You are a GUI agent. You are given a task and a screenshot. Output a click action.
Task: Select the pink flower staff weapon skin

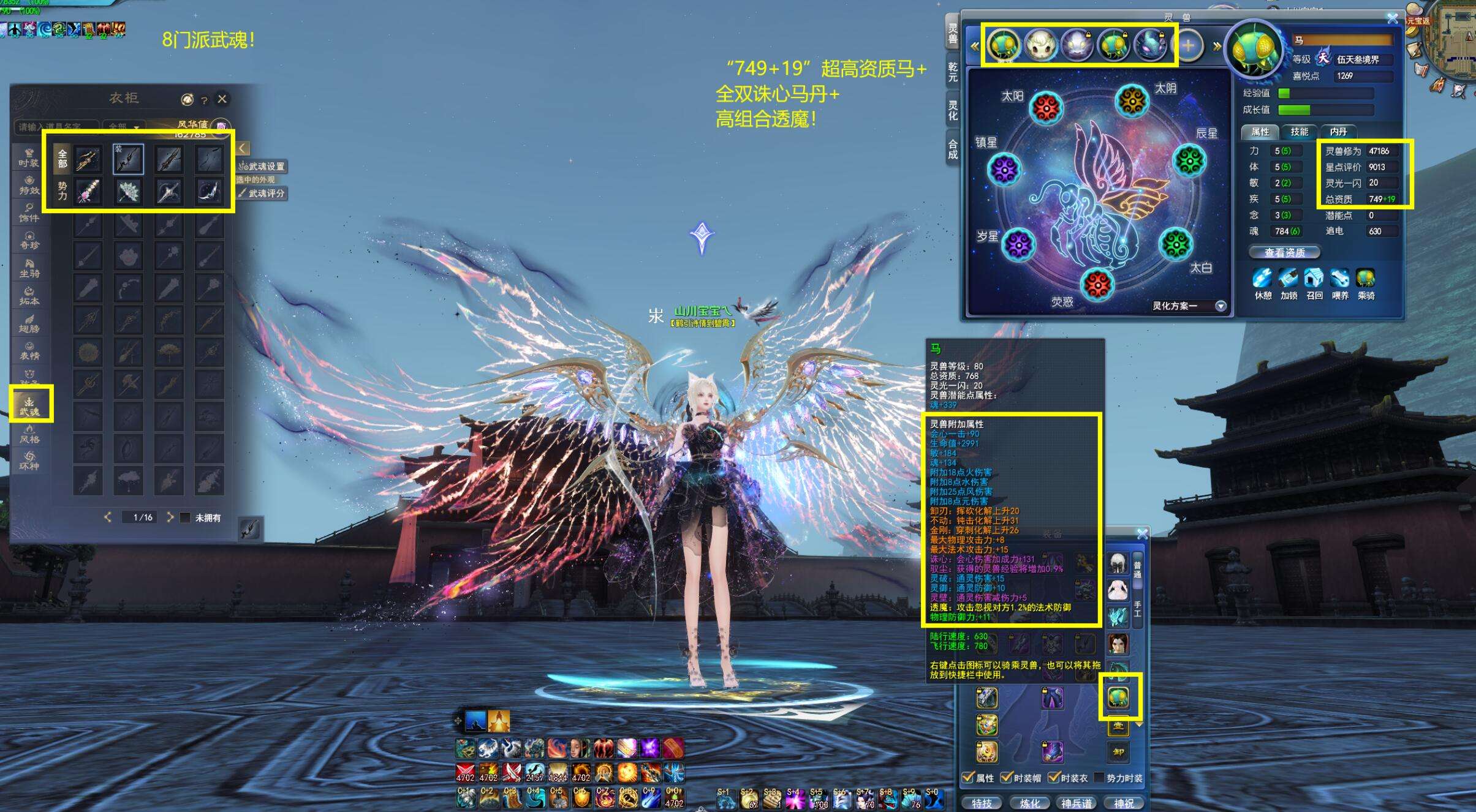click(x=88, y=192)
